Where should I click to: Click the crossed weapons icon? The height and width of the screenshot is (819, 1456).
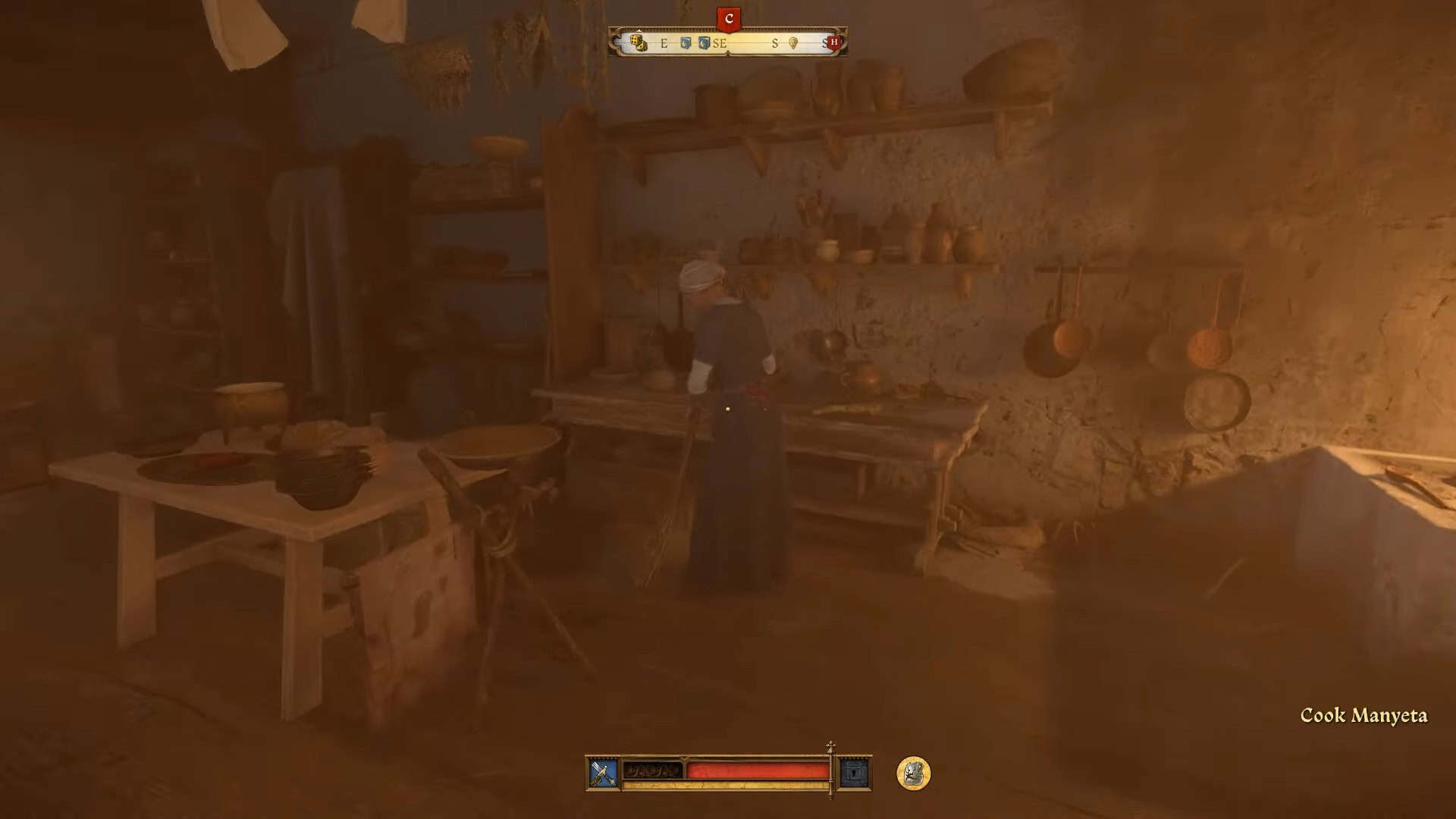[x=604, y=773]
